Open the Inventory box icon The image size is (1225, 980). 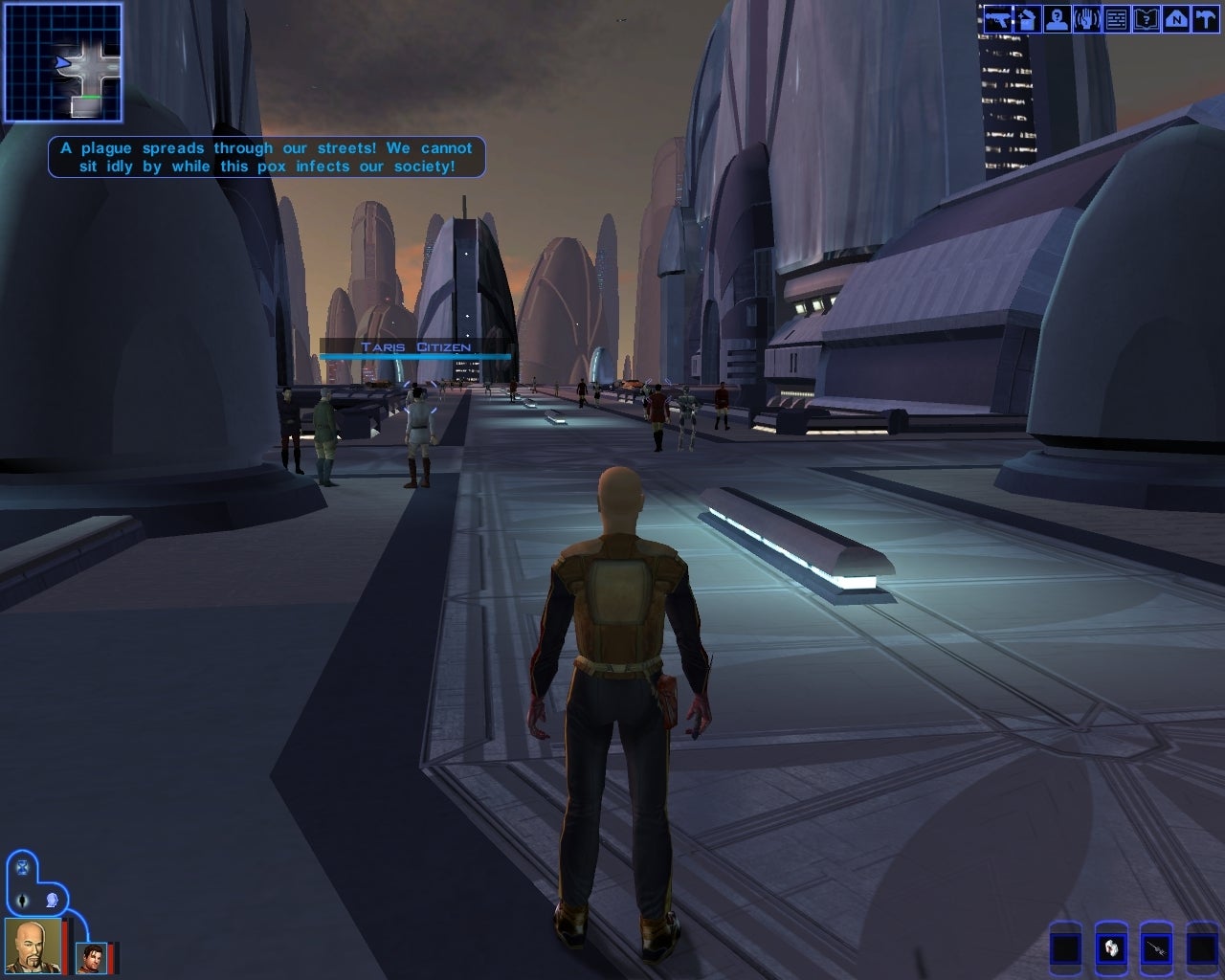coord(1027,19)
